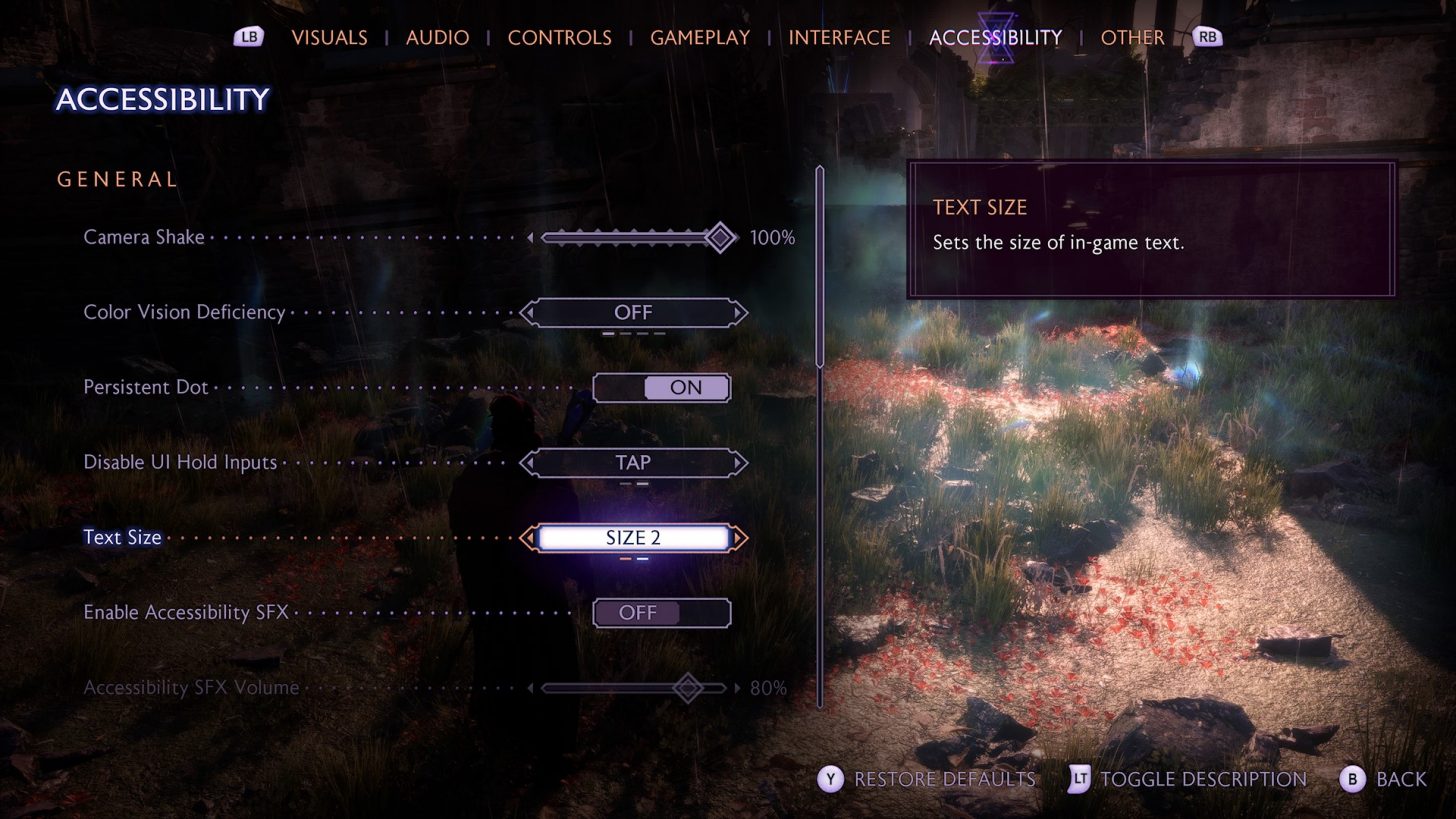Open the GAMEPLAY settings tab
This screenshot has width=1456, height=819.
(x=699, y=37)
